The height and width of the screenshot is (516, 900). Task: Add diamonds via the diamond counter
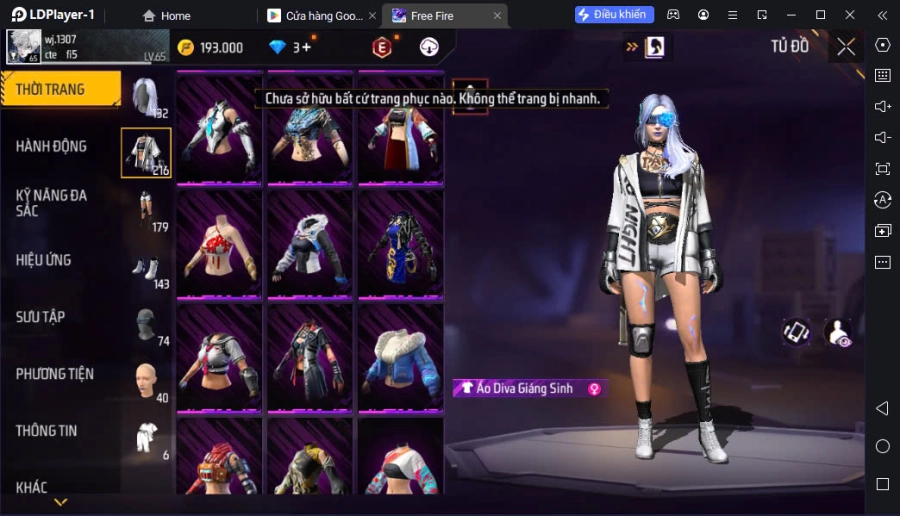pos(290,47)
